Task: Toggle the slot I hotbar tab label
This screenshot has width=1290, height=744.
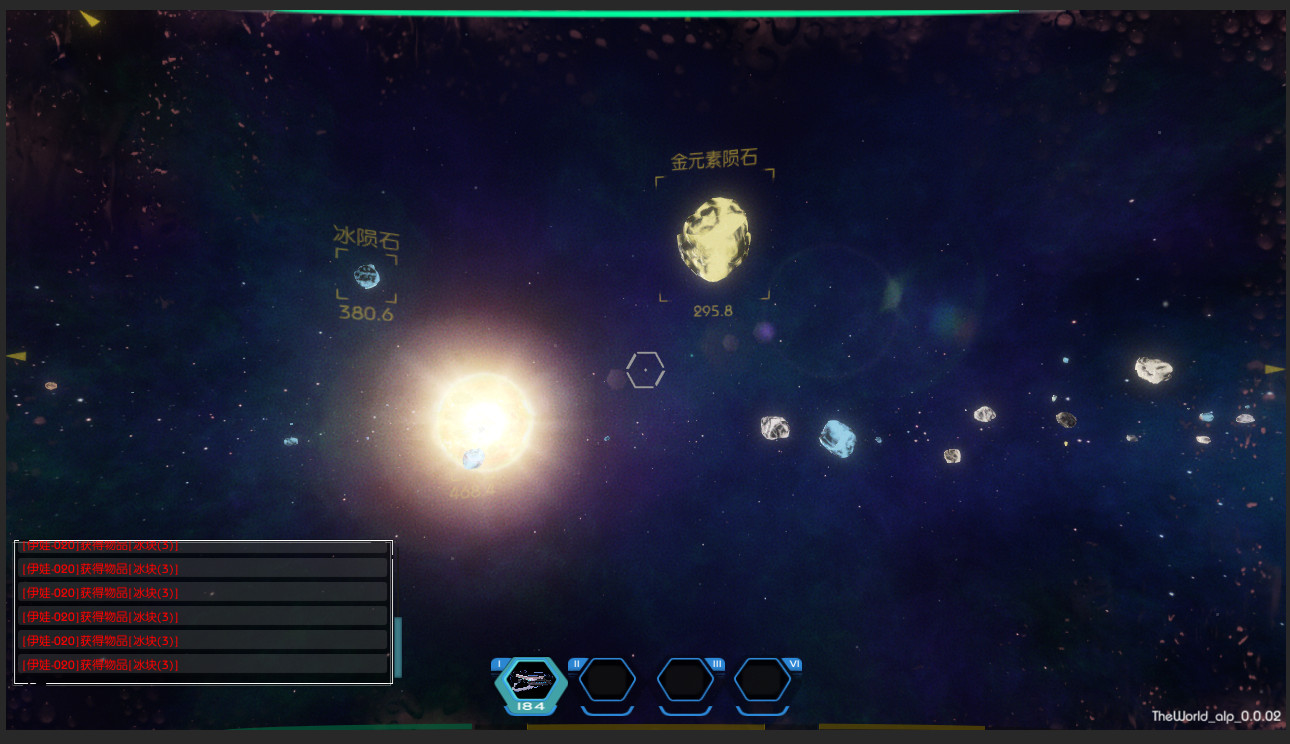Action: point(498,663)
